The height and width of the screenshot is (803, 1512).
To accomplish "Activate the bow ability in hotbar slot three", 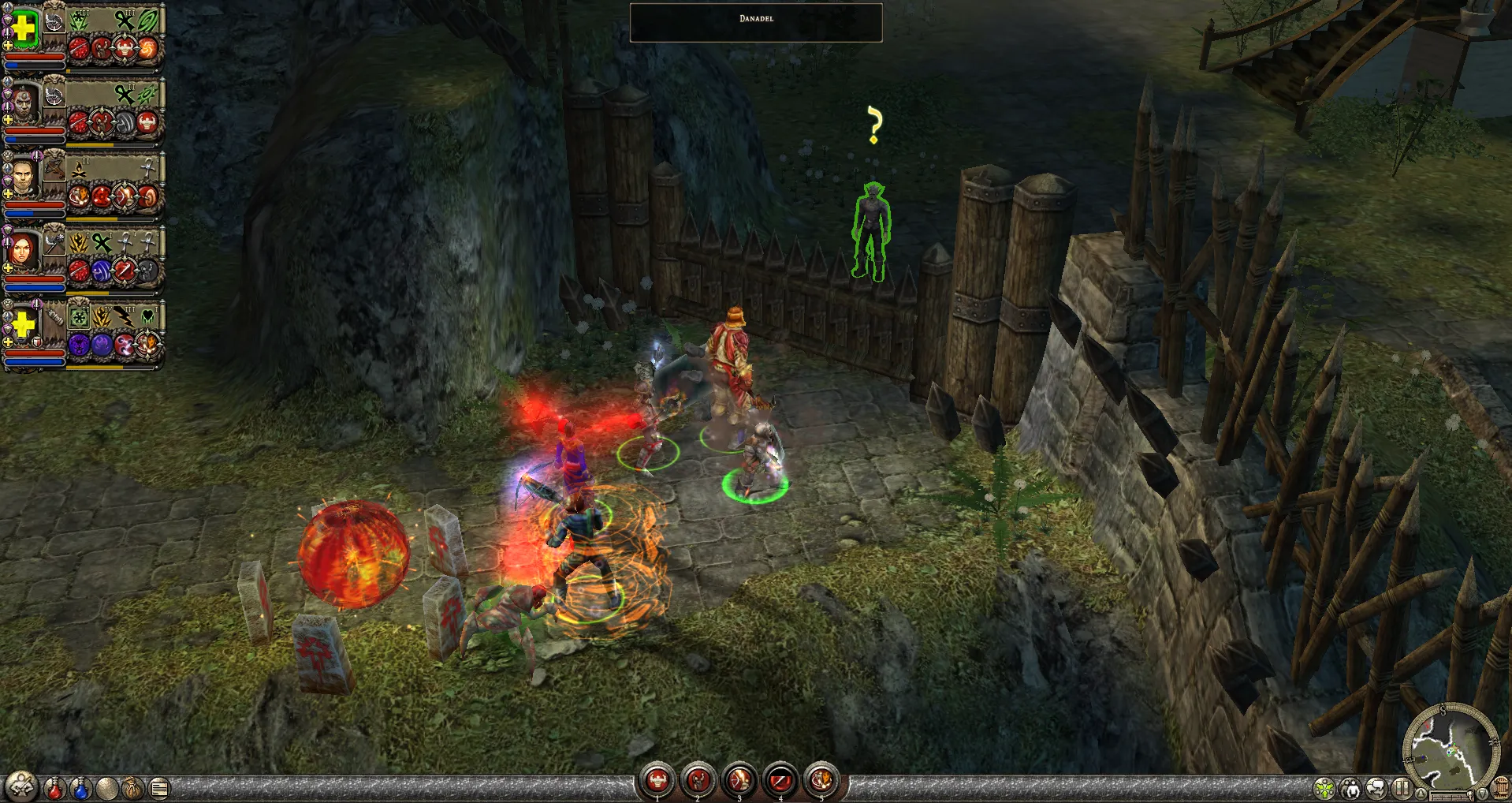I will click(739, 781).
